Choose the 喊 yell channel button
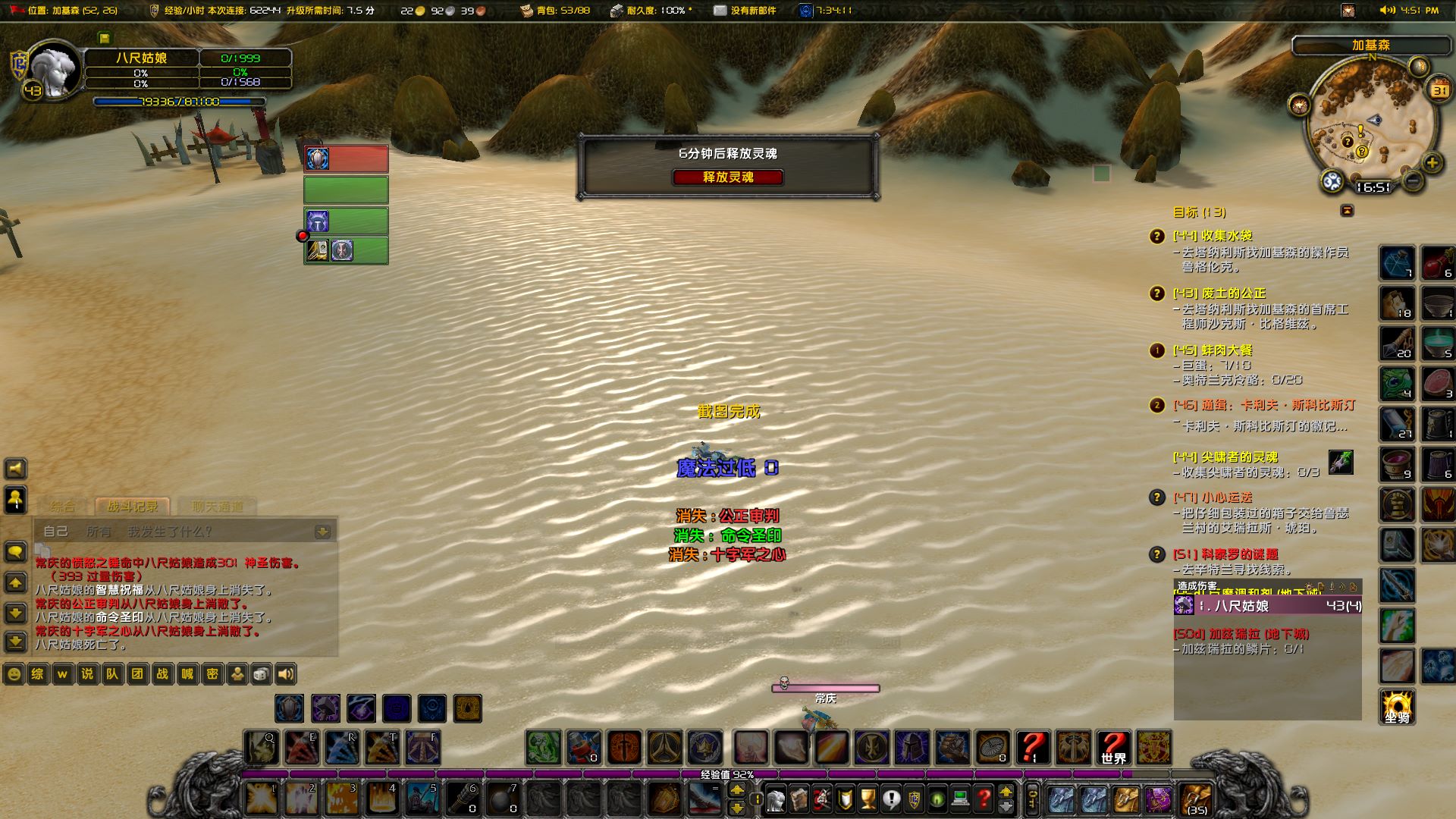 click(187, 674)
